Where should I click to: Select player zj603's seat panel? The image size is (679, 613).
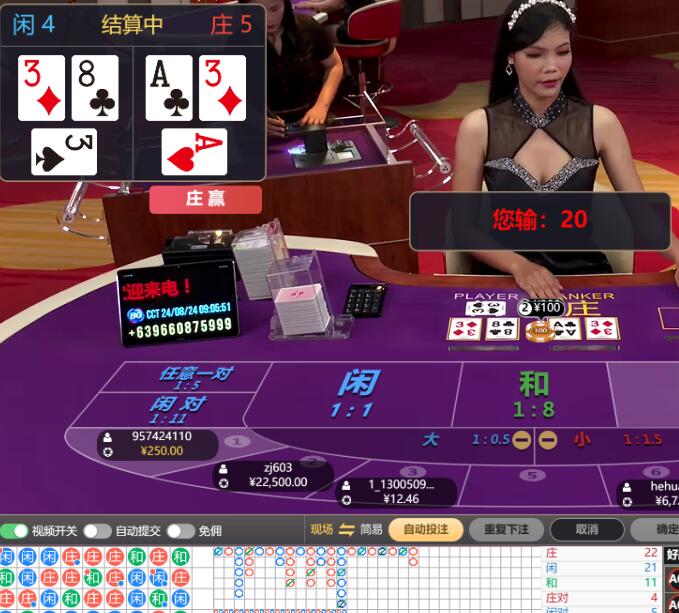point(276,475)
